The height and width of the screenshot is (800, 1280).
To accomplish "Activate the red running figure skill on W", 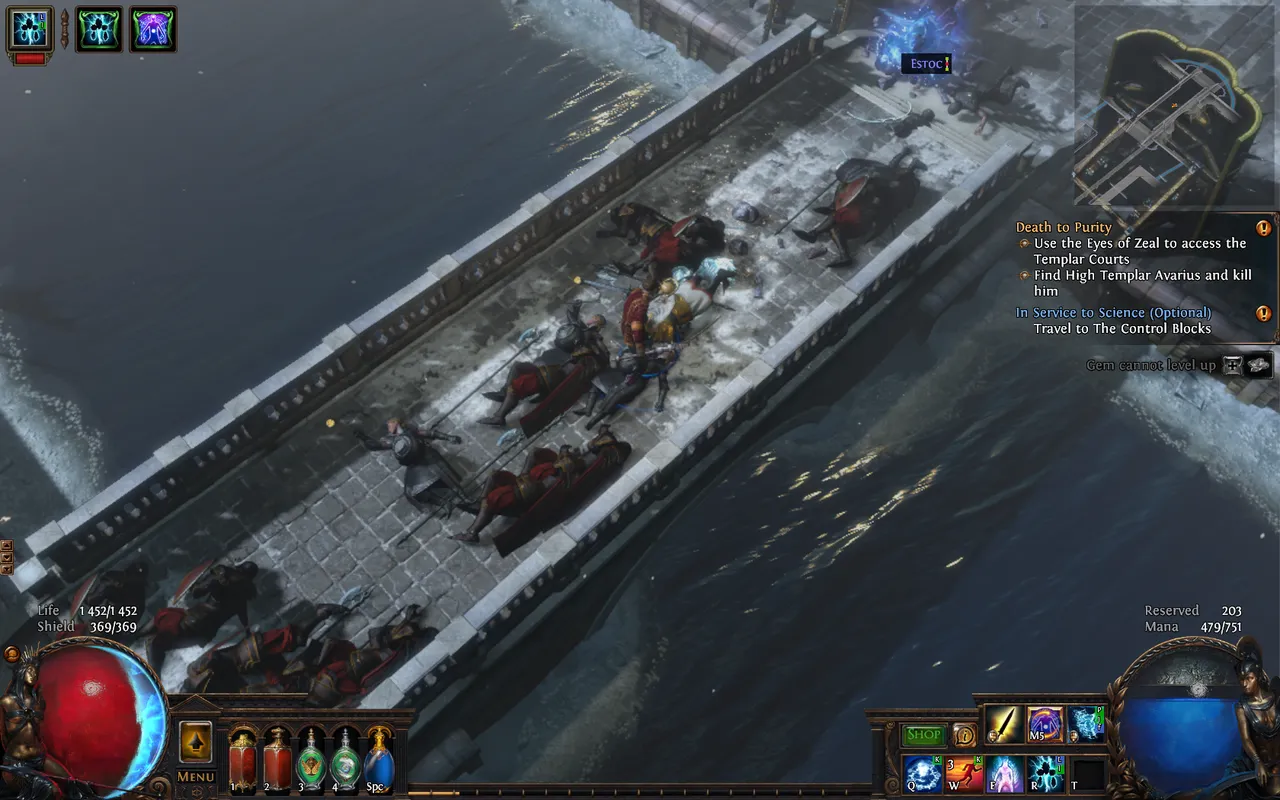I will coord(964,774).
